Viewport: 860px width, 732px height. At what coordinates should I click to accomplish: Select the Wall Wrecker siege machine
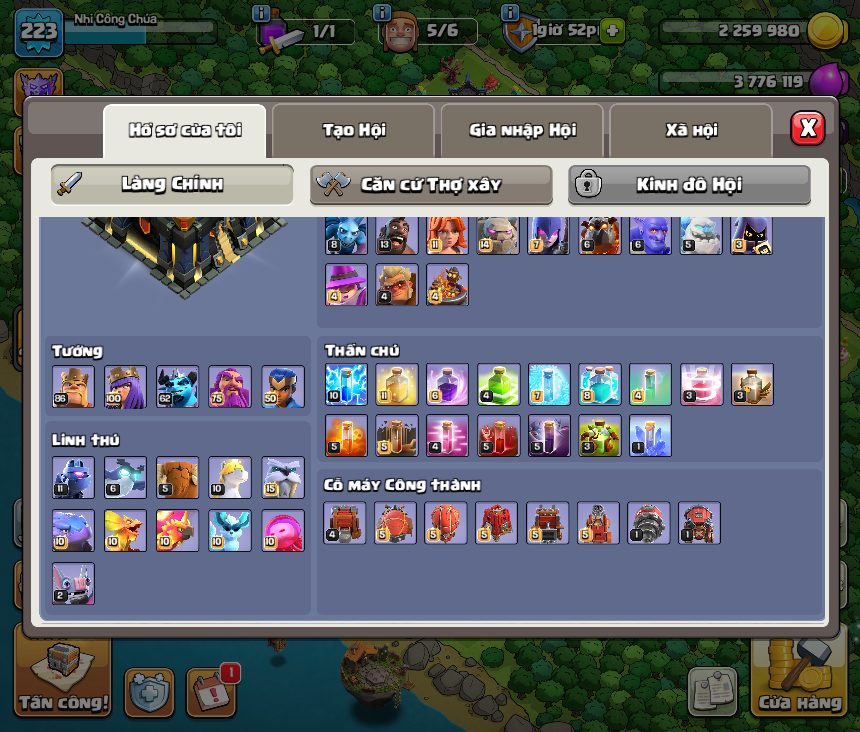(x=345, y=523)
